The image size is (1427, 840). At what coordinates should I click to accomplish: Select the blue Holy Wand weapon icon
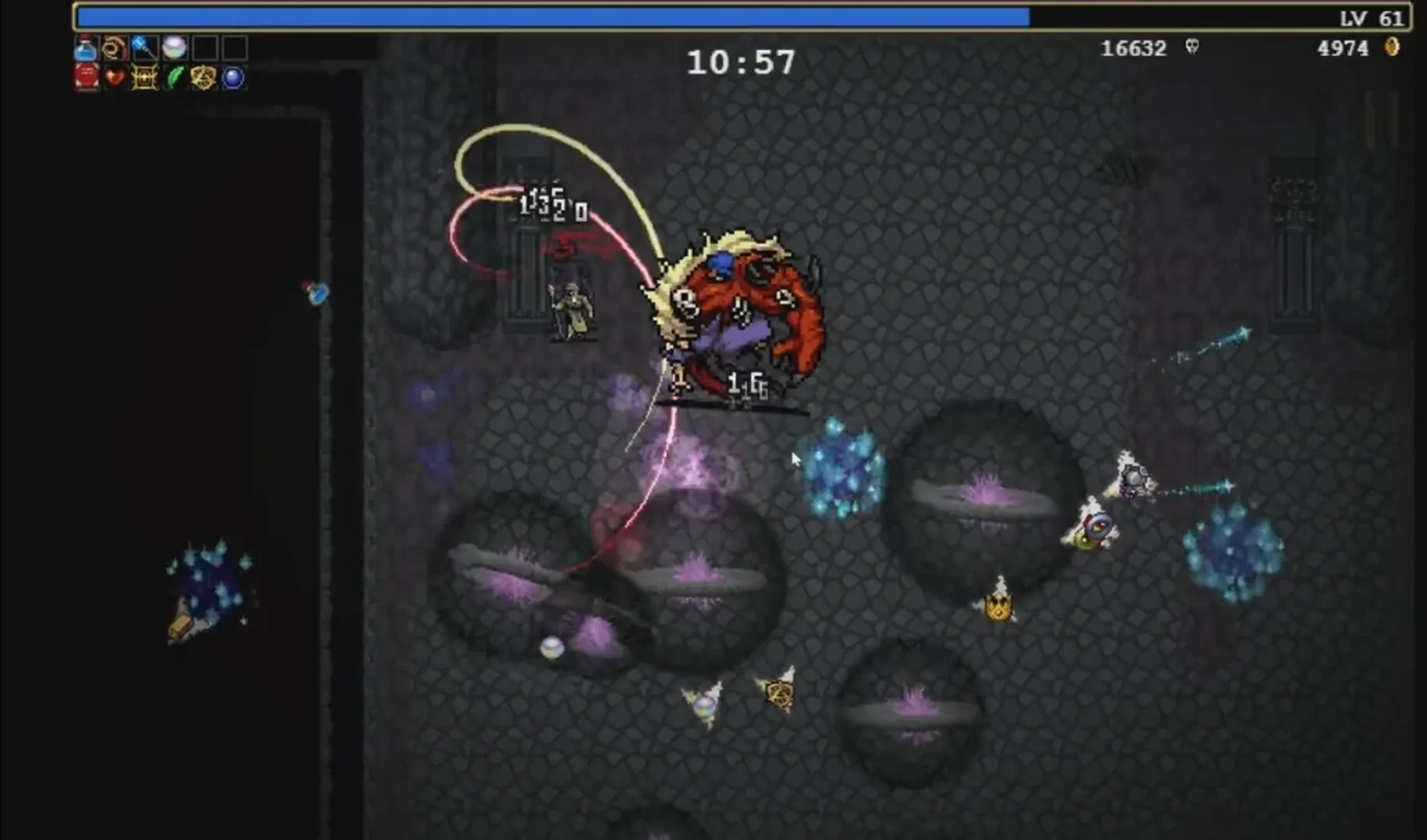tap(143, 47)
